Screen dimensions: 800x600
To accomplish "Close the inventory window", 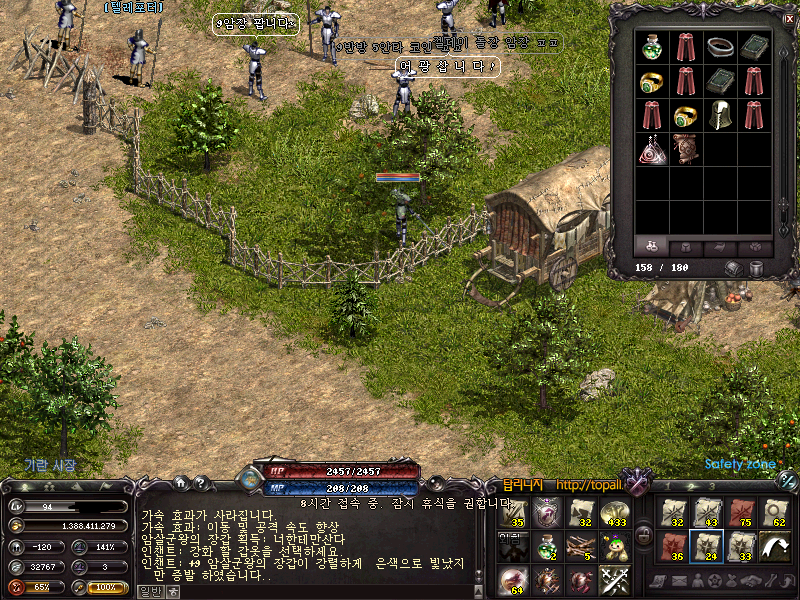I will click(789, 18).
